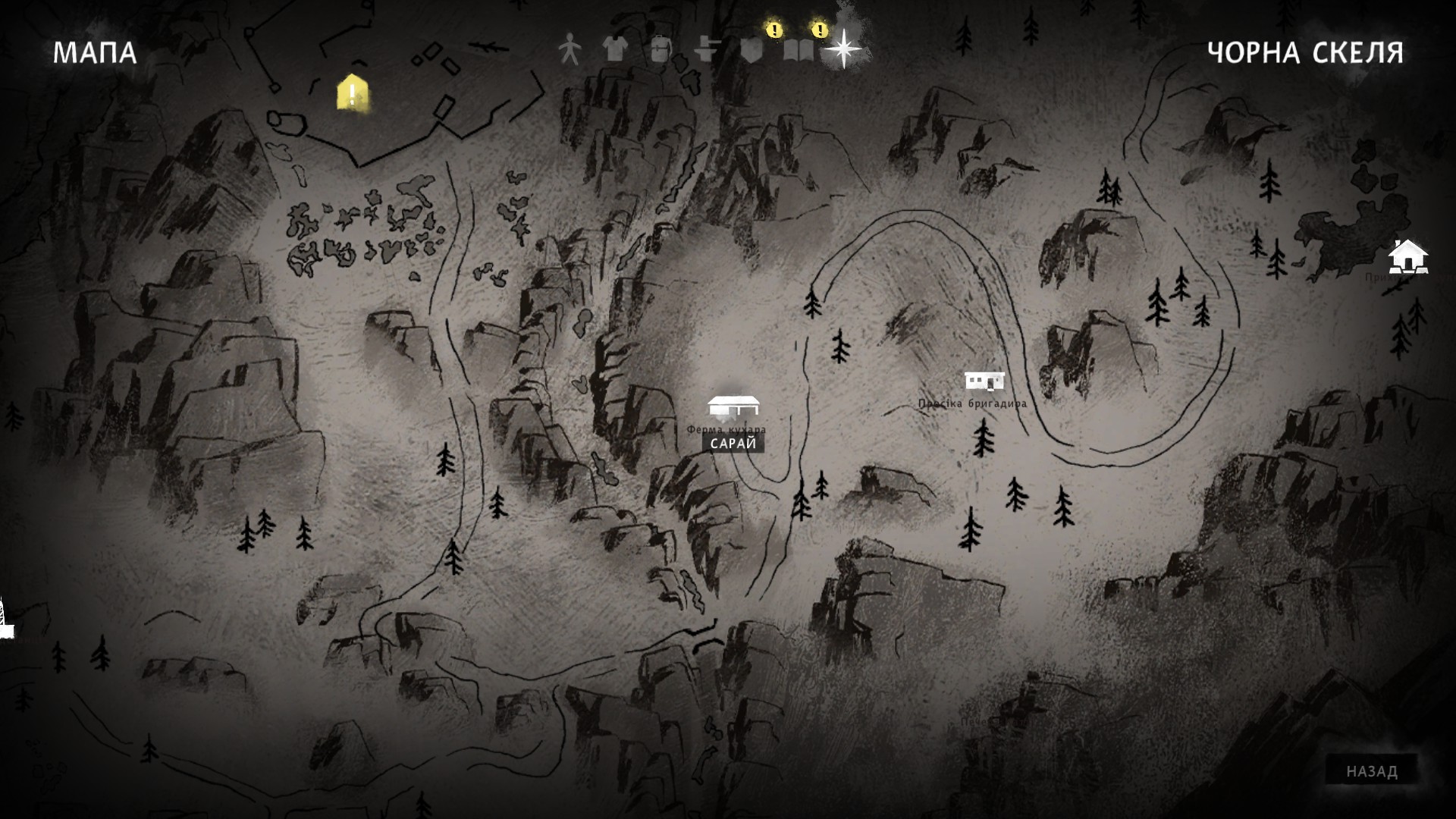Select the white house map marker
This screenshot has width=1456, height=819.
point(1408,256)
